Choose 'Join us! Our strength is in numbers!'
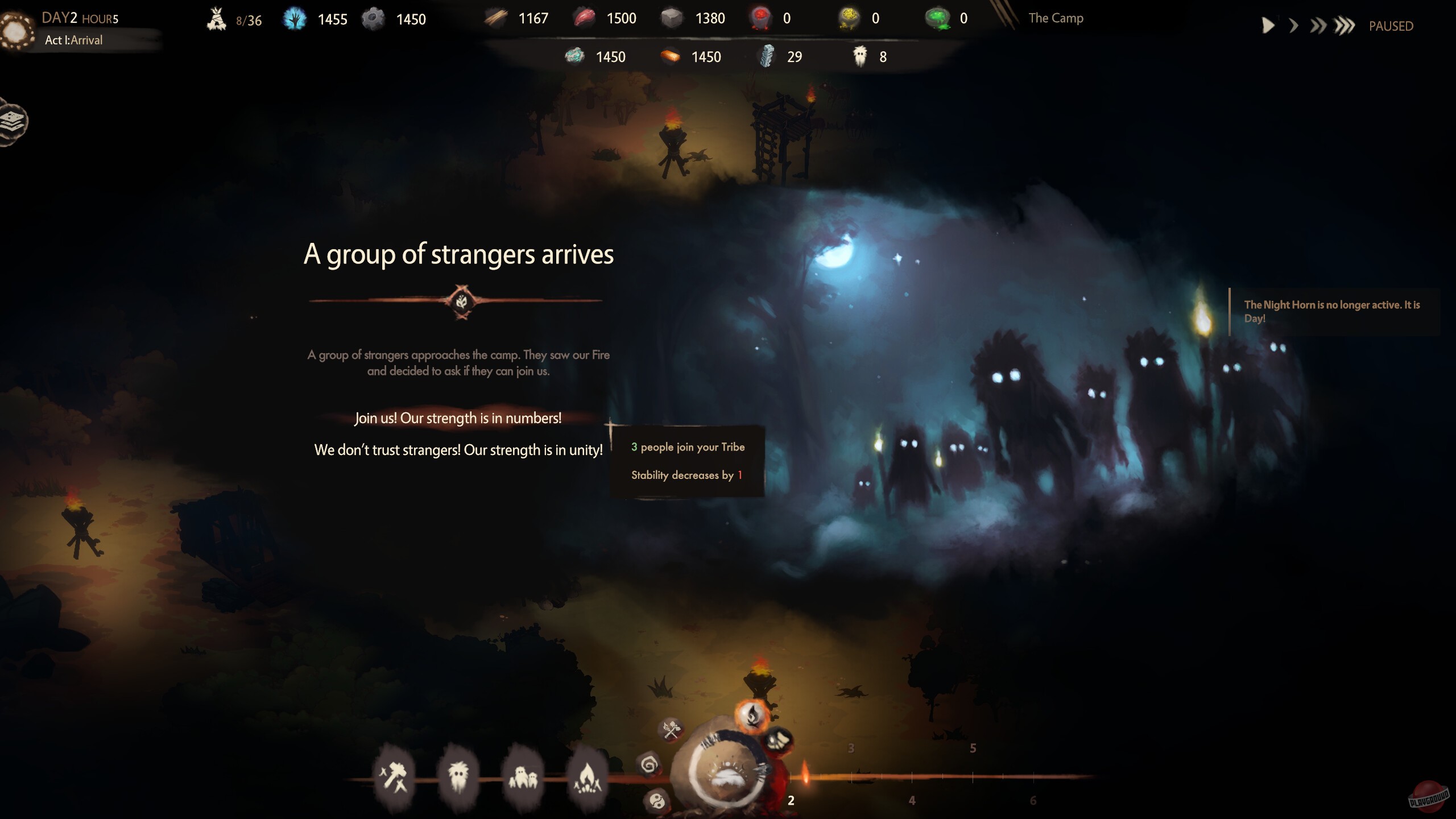The height and width of the screenshot is (819, 1456). [458, 417]
